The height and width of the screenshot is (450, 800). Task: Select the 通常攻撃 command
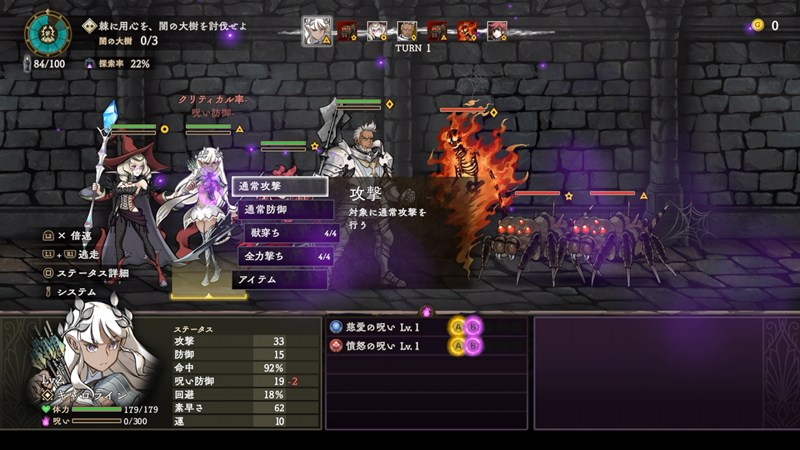(x=279, y=186)
